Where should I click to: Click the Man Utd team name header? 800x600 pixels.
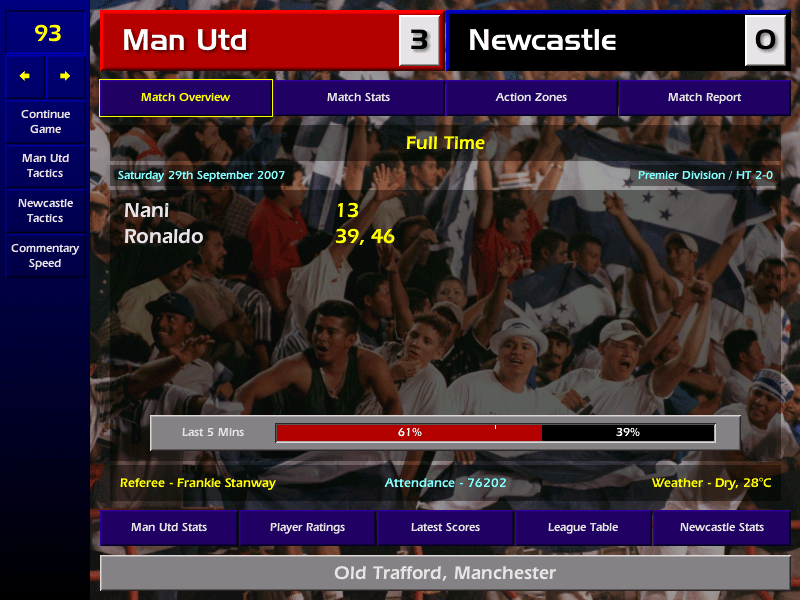250,41
